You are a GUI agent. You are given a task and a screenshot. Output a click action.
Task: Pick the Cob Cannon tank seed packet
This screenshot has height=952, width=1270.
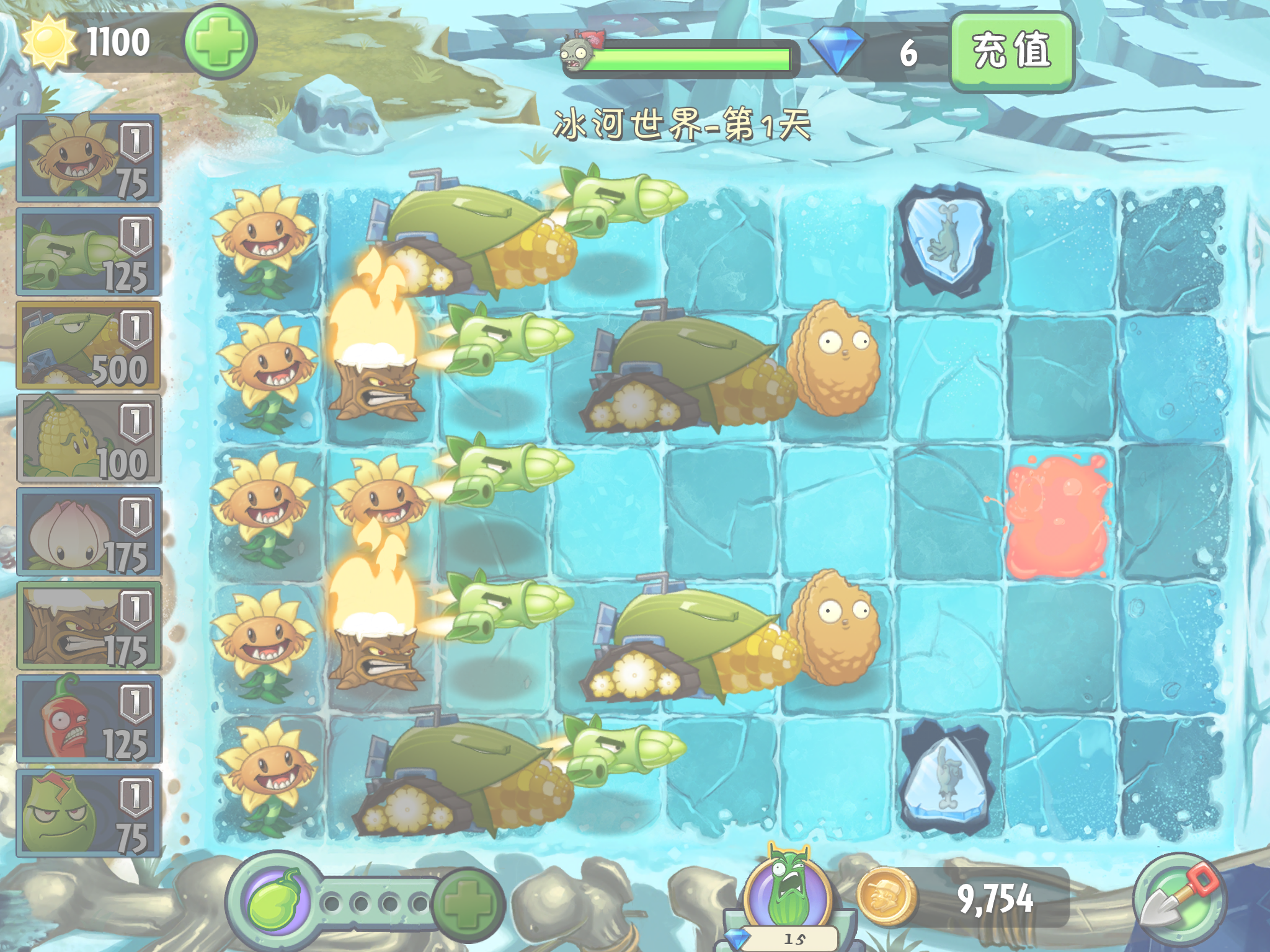(89, 345)
